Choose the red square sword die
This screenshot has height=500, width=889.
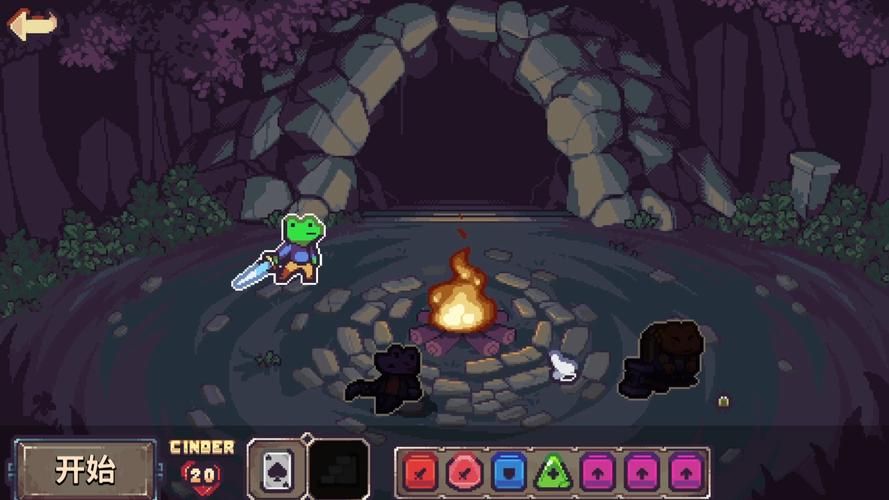pos(421,470)
